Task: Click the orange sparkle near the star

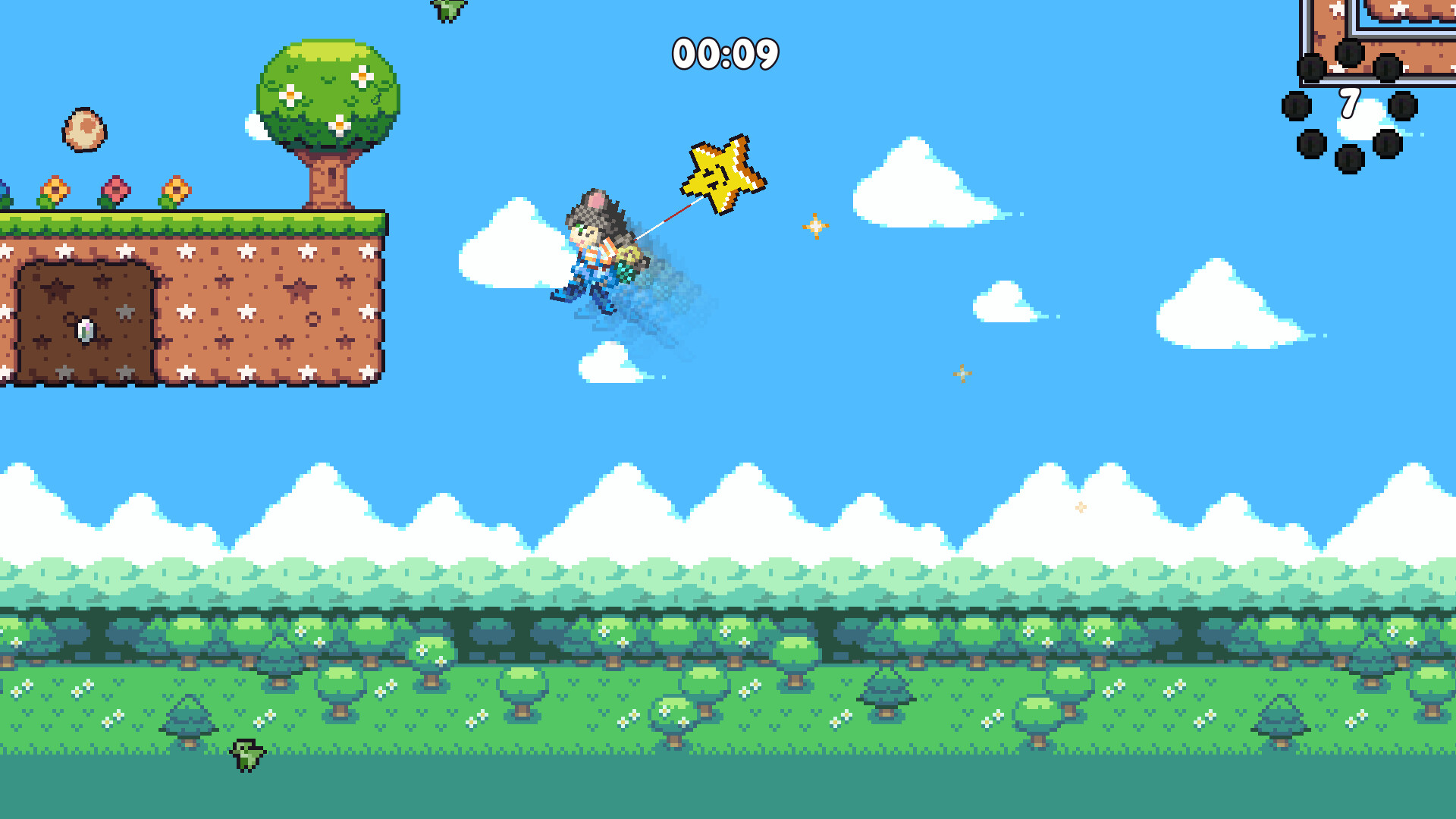Action: 816,224
